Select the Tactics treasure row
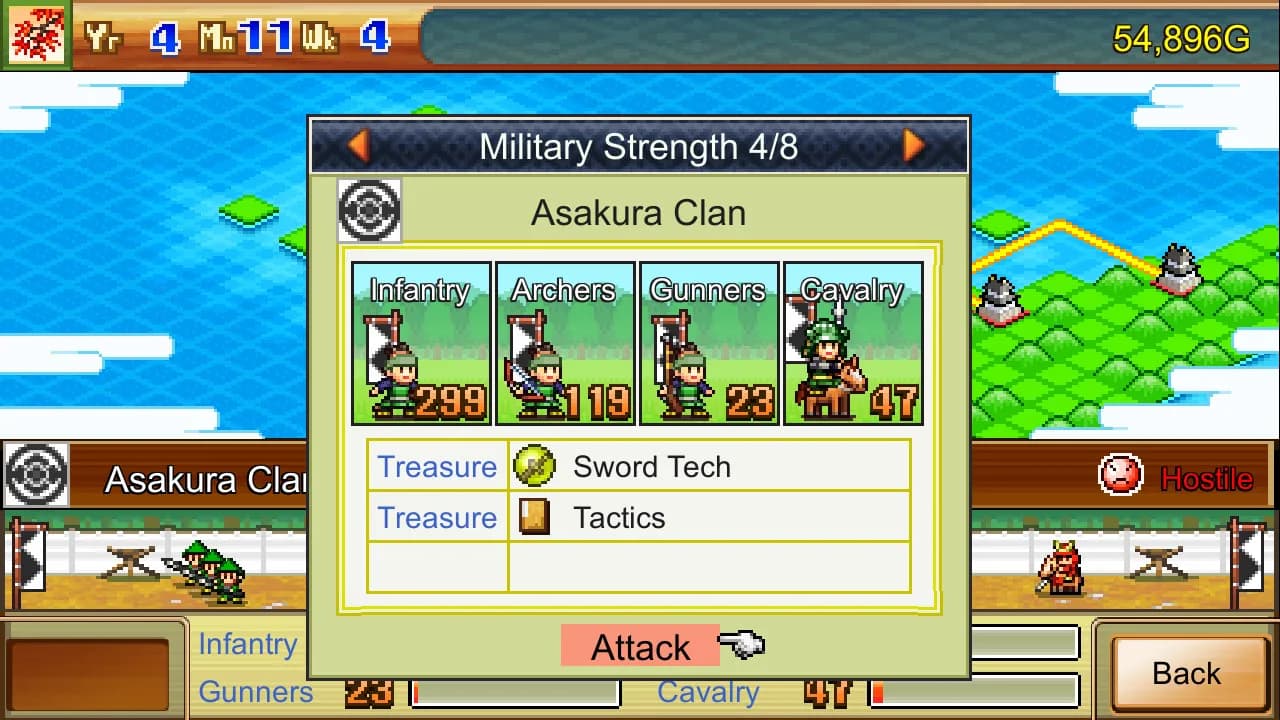1280x720 pixels. pyautogui.click(x=639, y=517)
